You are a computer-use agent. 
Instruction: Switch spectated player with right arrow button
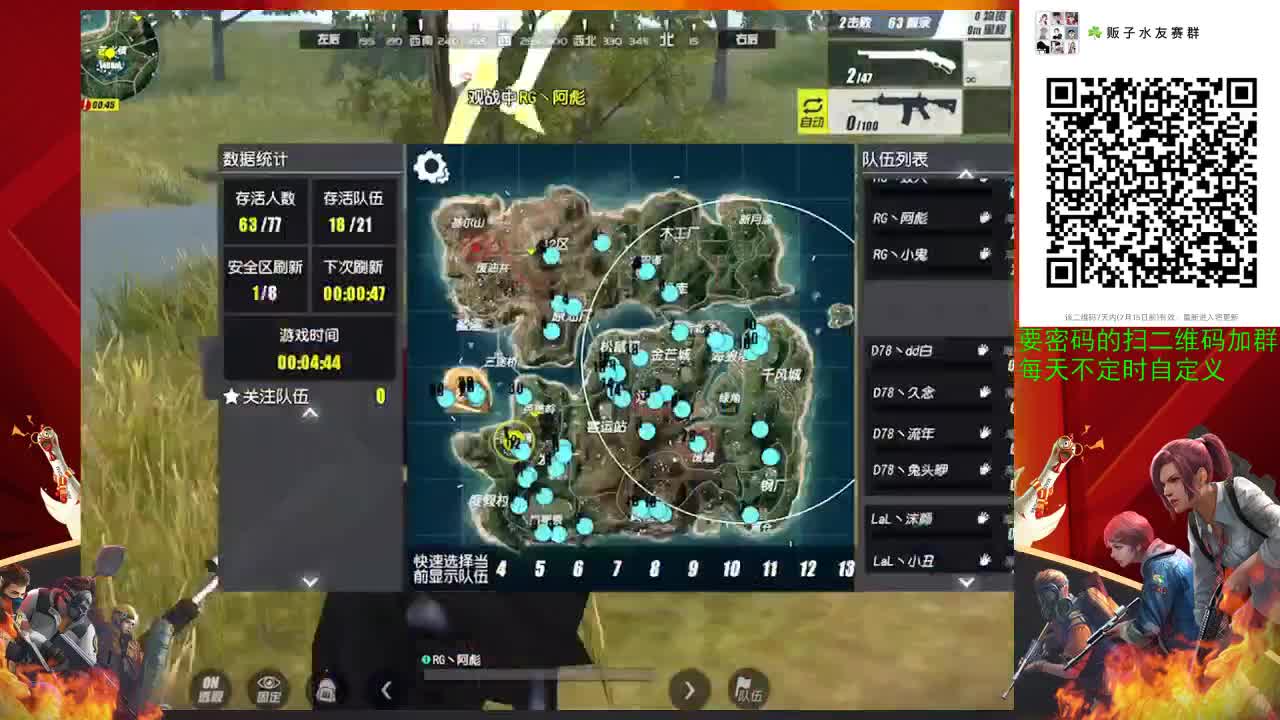point(690,690)
